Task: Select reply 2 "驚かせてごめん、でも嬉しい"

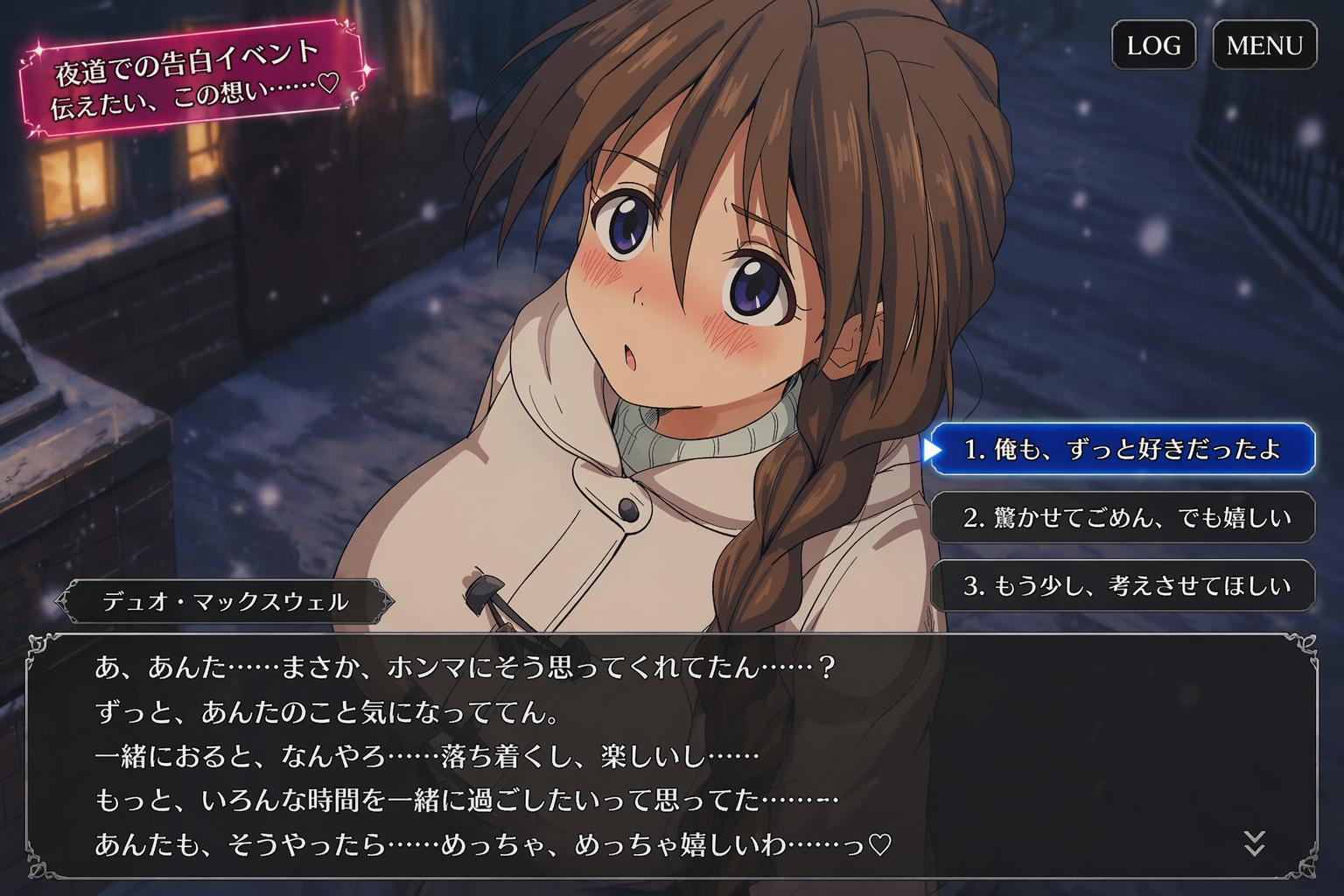Action: pyautogui.click(x=1123, y=518)
